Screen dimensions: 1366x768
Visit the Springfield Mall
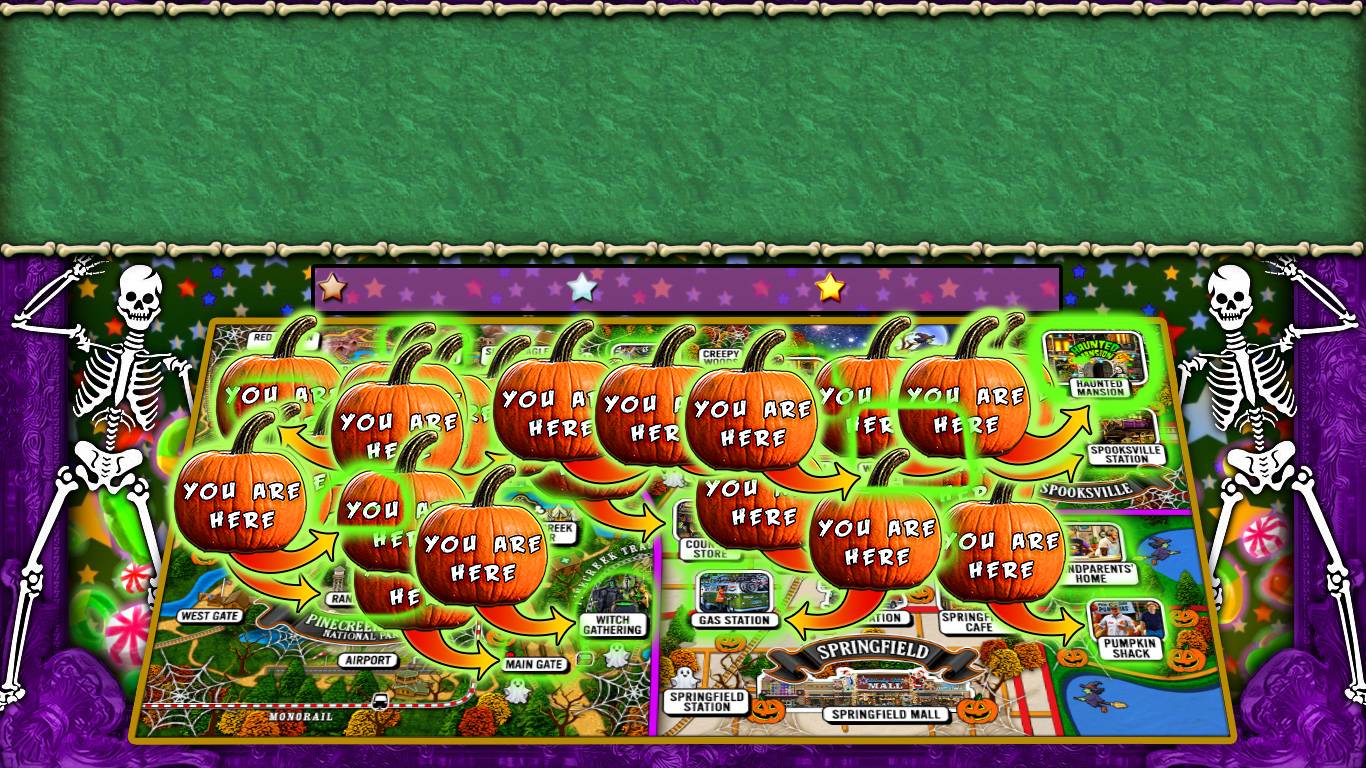point(884,714)
